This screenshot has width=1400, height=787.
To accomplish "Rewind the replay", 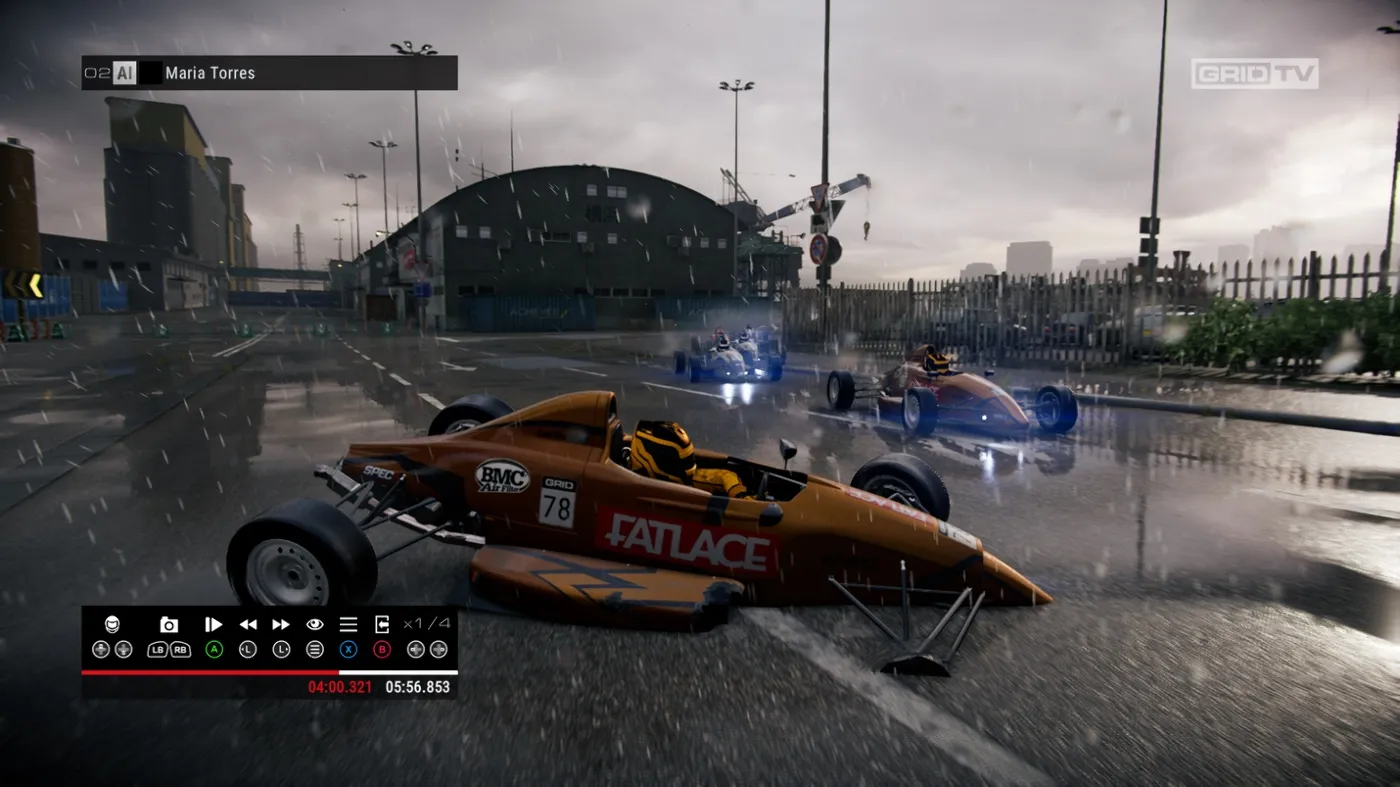I will click(248, 624).
